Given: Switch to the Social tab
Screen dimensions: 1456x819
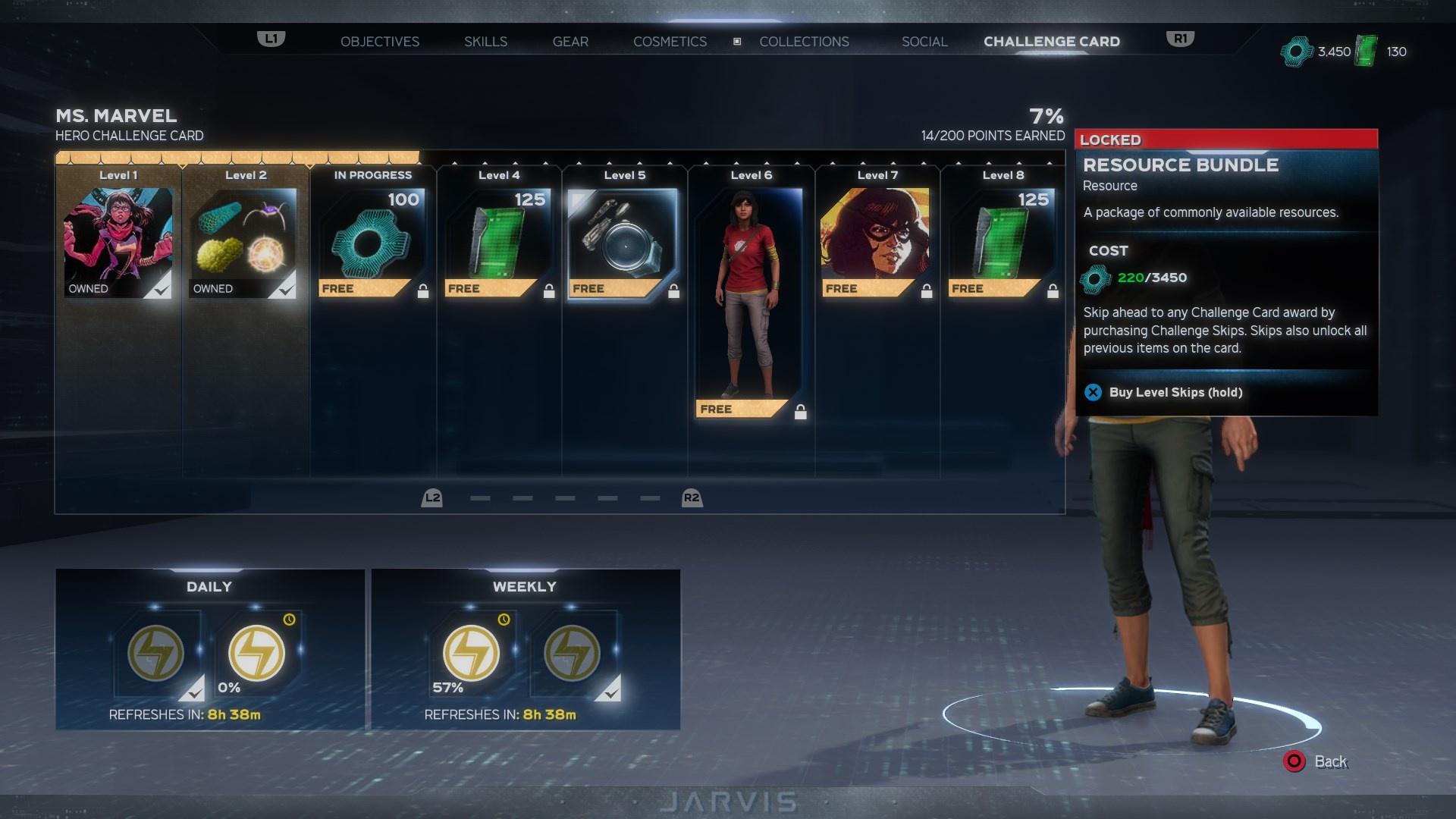Looking at the screenshot, I should tap(924, 42).
